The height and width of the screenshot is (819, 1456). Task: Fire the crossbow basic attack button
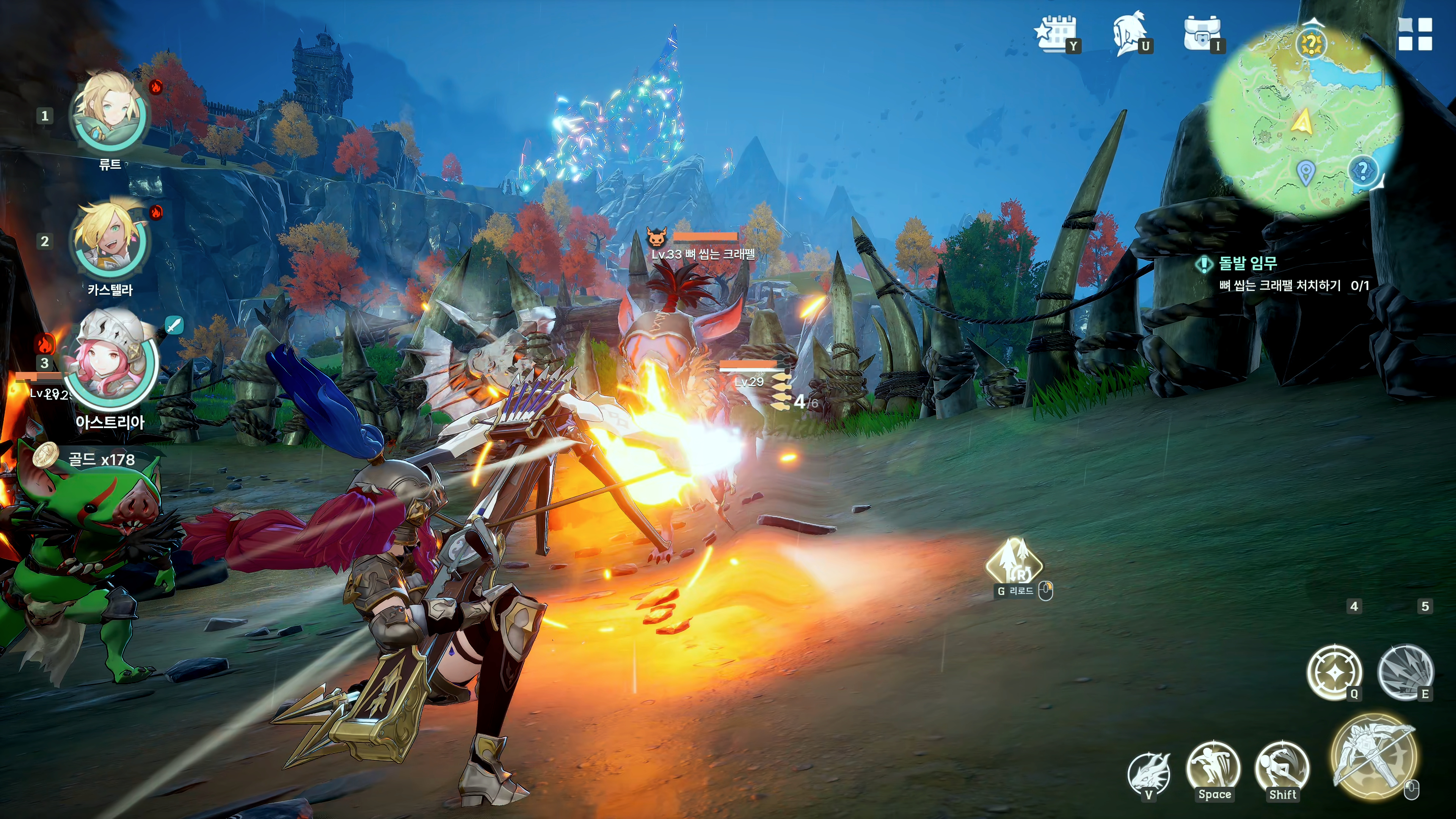click(1373, 758)
